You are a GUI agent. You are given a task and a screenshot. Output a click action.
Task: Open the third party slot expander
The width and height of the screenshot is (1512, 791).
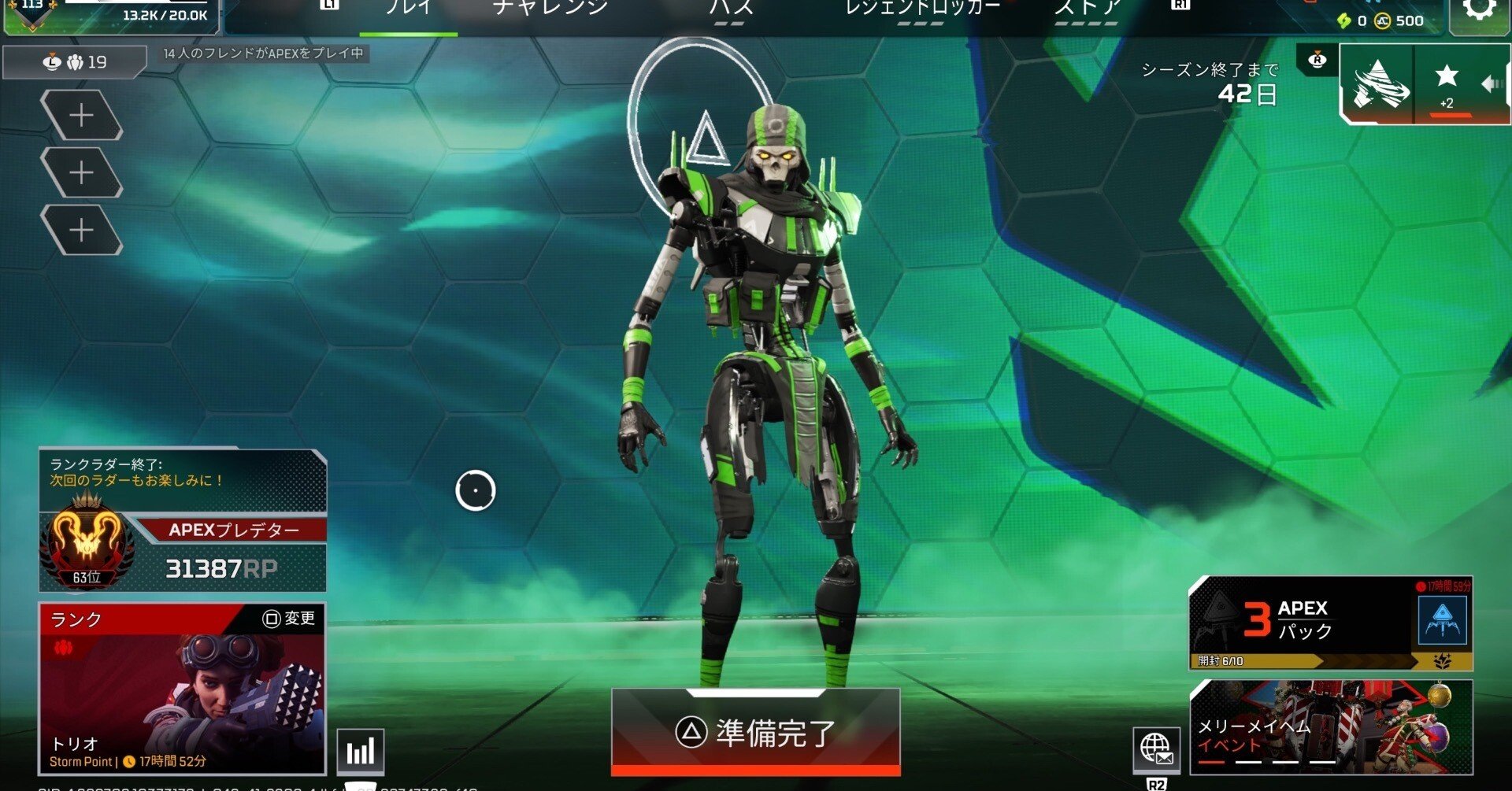point(83,231)
